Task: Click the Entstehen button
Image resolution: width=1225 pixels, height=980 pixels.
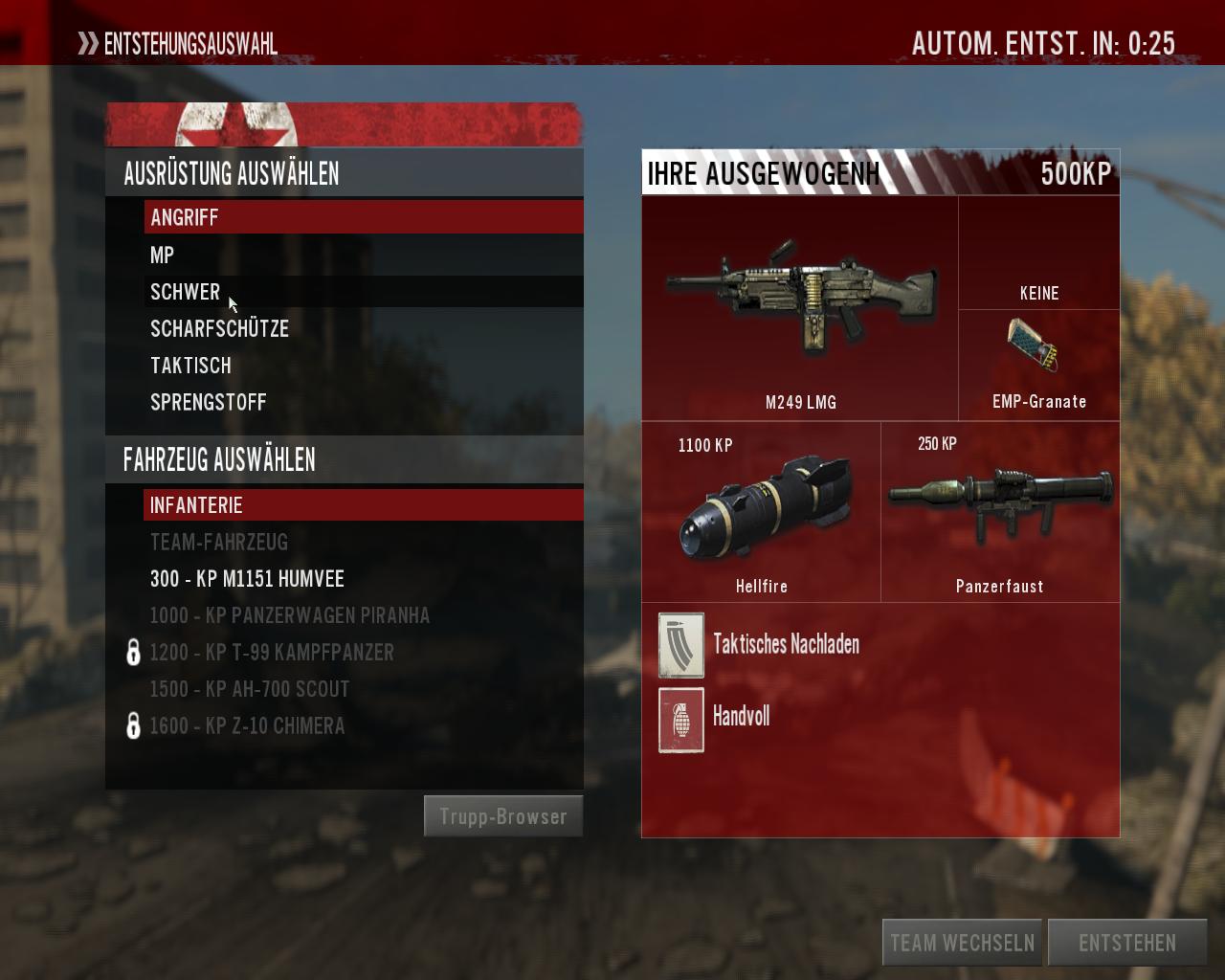Action: 1127,941
